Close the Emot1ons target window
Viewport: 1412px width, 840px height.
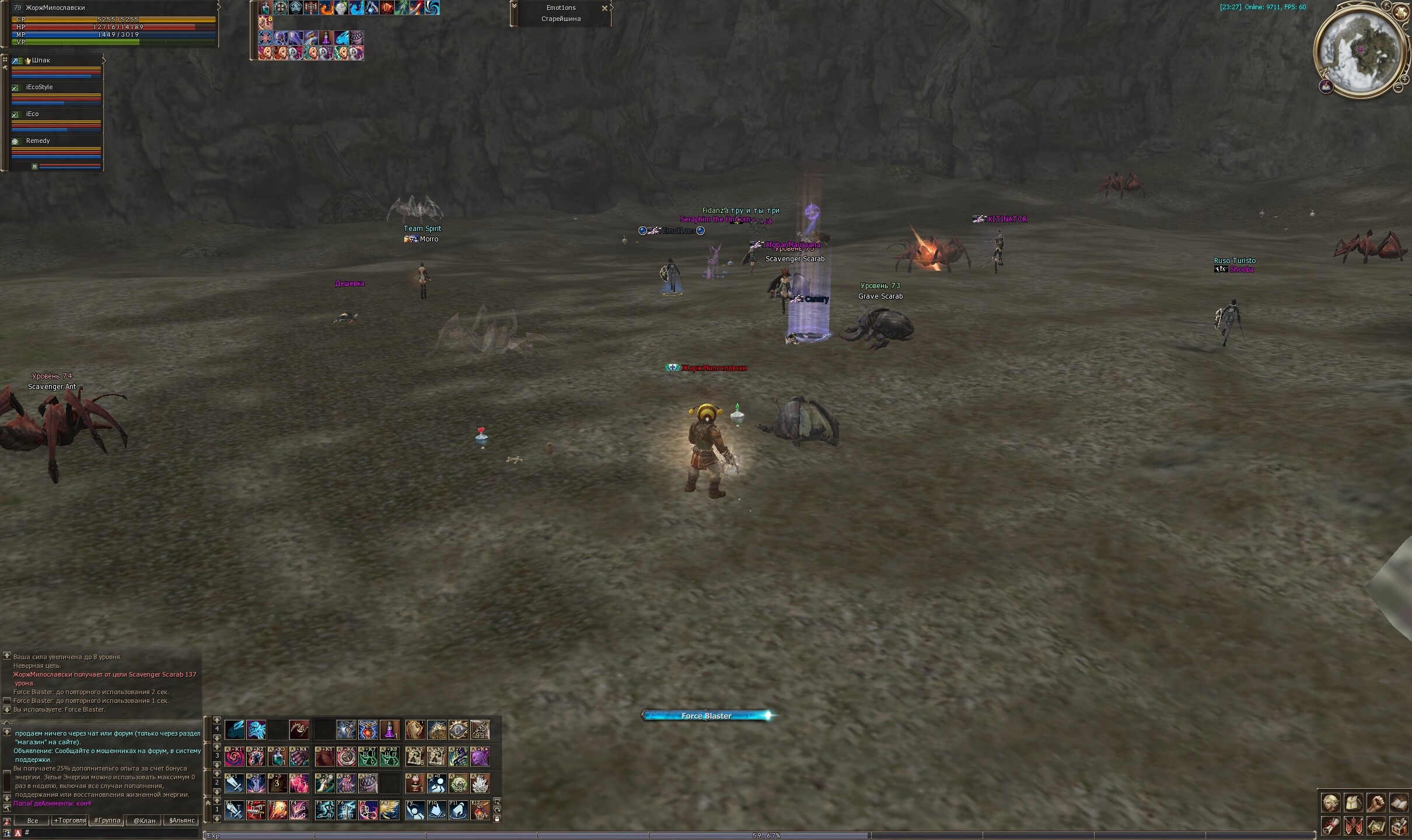click(x=604, y=8)
